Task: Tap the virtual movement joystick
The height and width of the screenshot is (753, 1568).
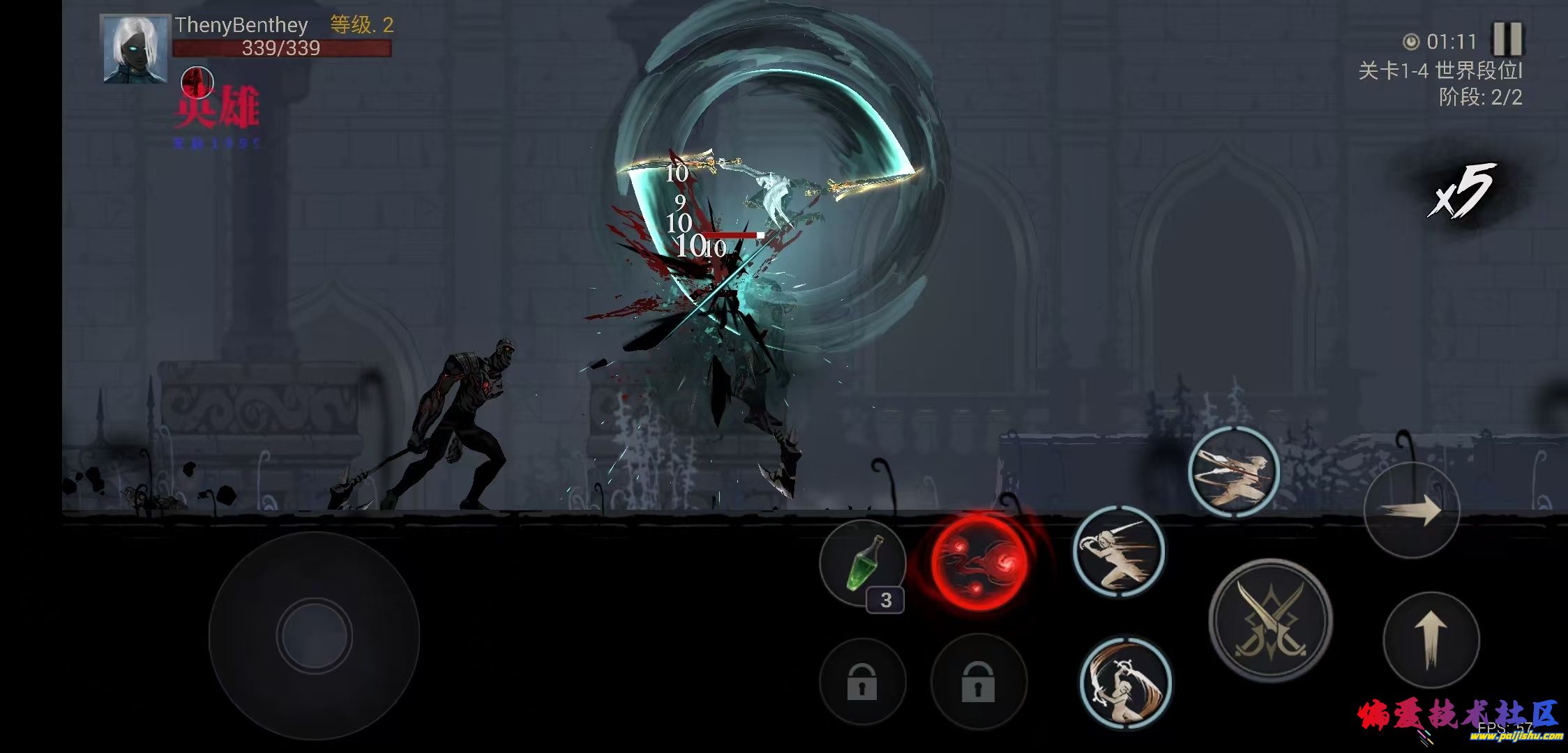Action: [314, 635]
